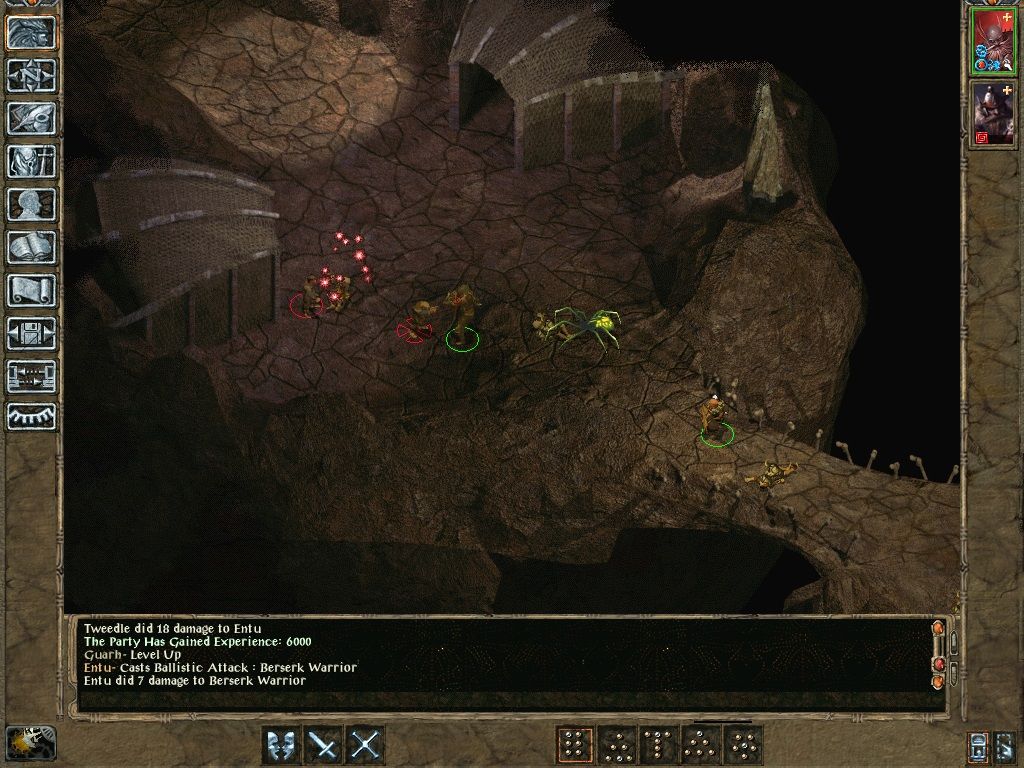Image resolution: width=1024 pixels, height=768 pixels.
Task: Click the bottom sidebar button with radiating lines
Action: [x=31, y=416]
